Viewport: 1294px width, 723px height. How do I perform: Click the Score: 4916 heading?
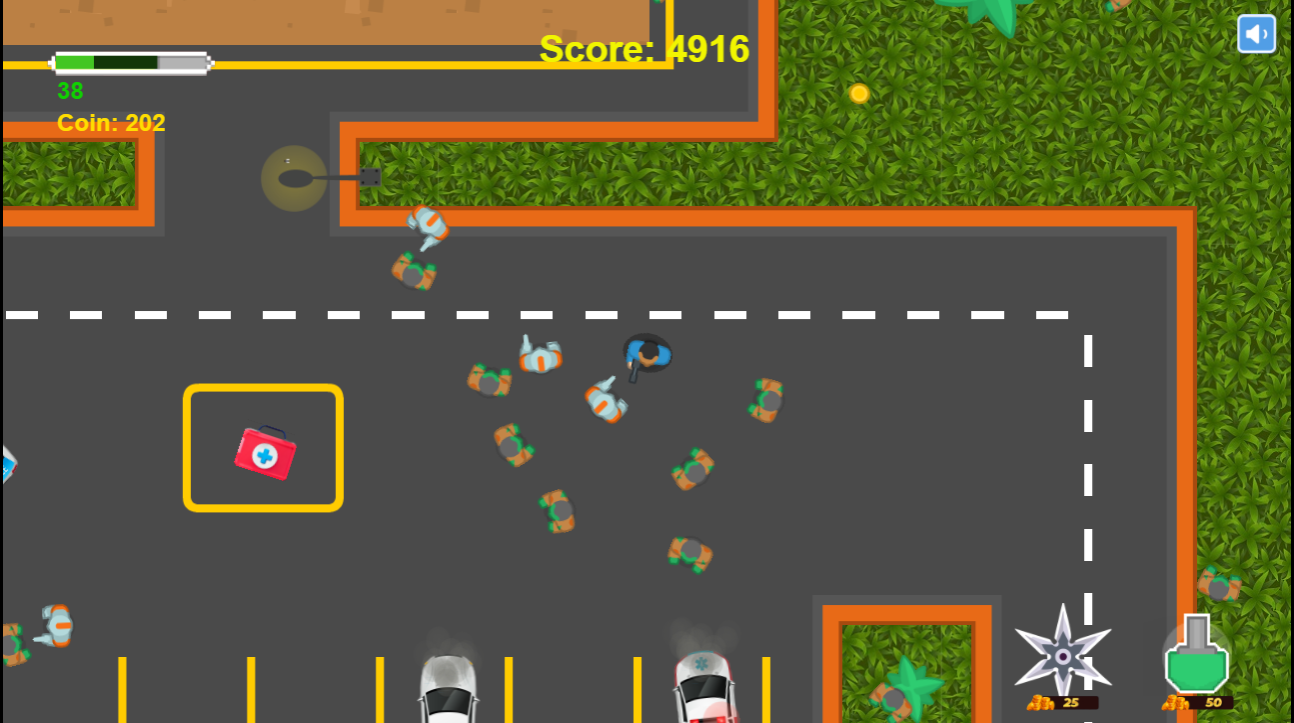point(644,48)
